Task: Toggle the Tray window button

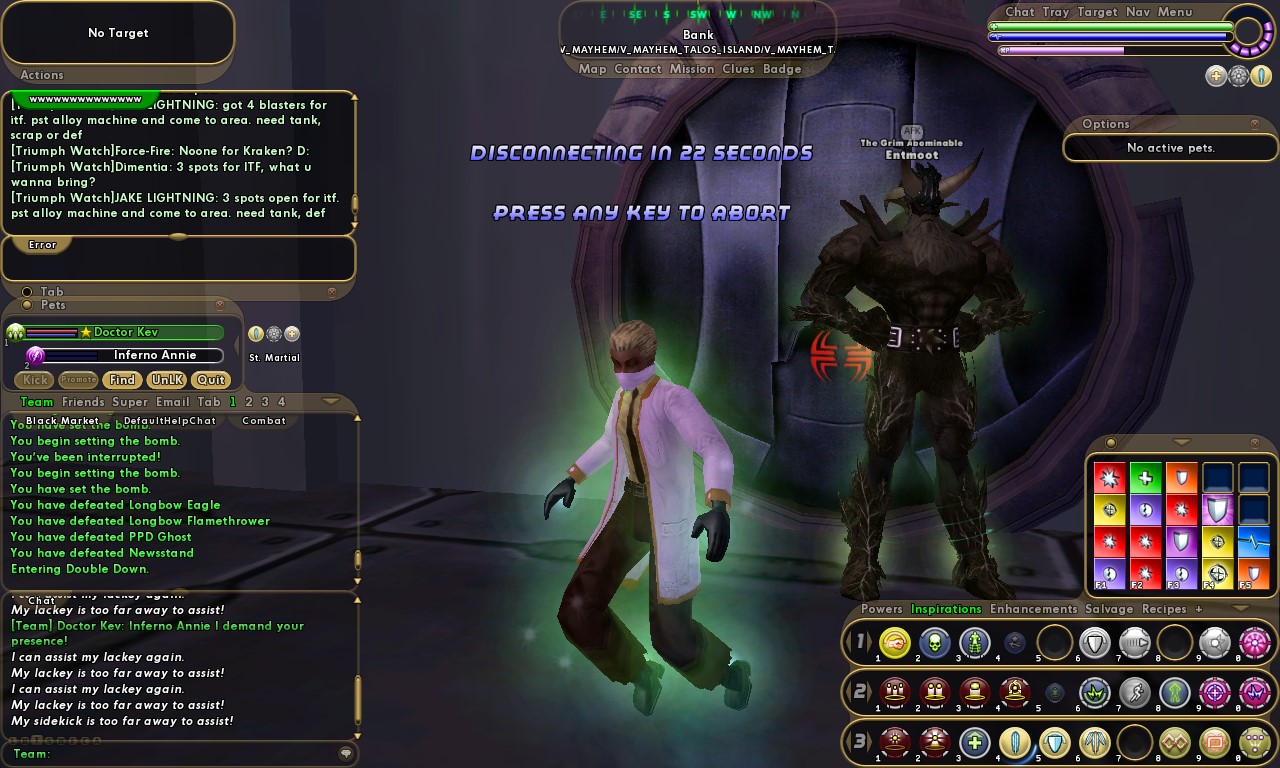Action: click(1055, 12)
